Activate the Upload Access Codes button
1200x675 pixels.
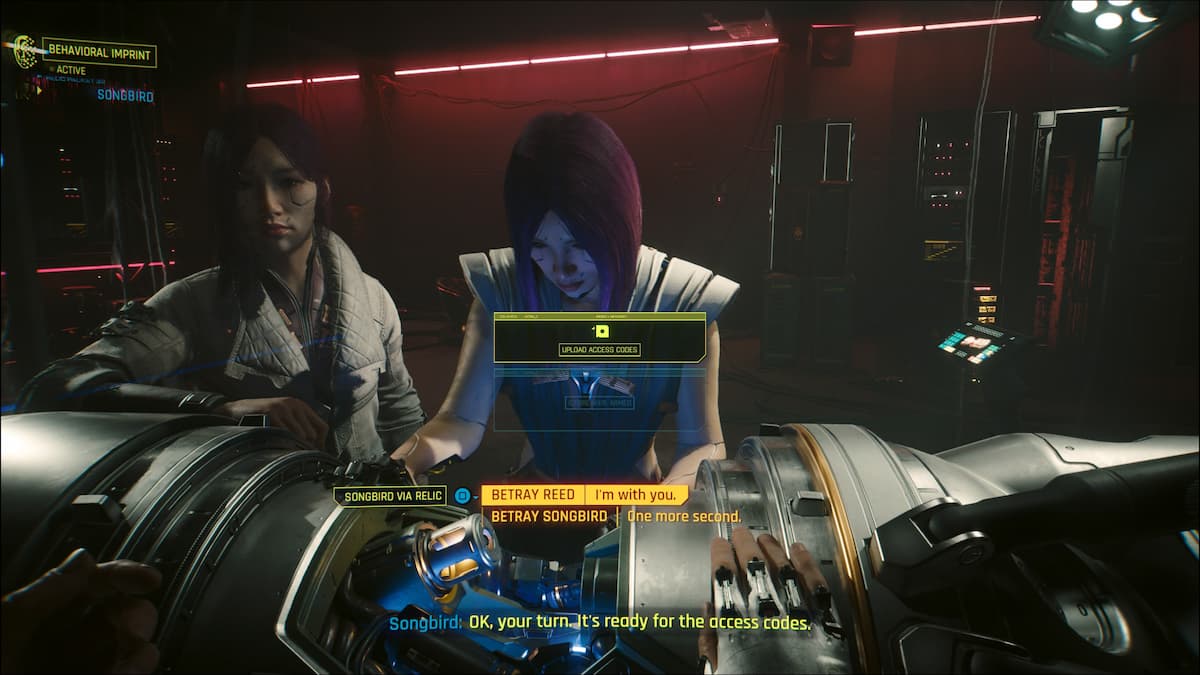tap(600, 349)
